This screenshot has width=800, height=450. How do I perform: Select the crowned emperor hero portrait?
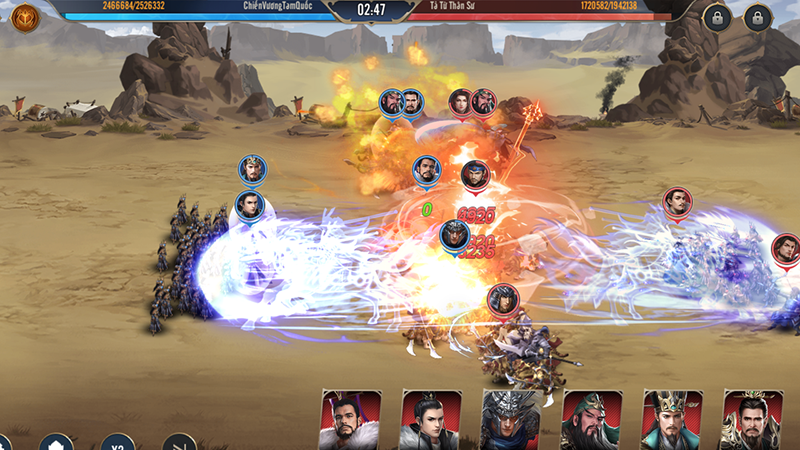click(x=671, y=420)
